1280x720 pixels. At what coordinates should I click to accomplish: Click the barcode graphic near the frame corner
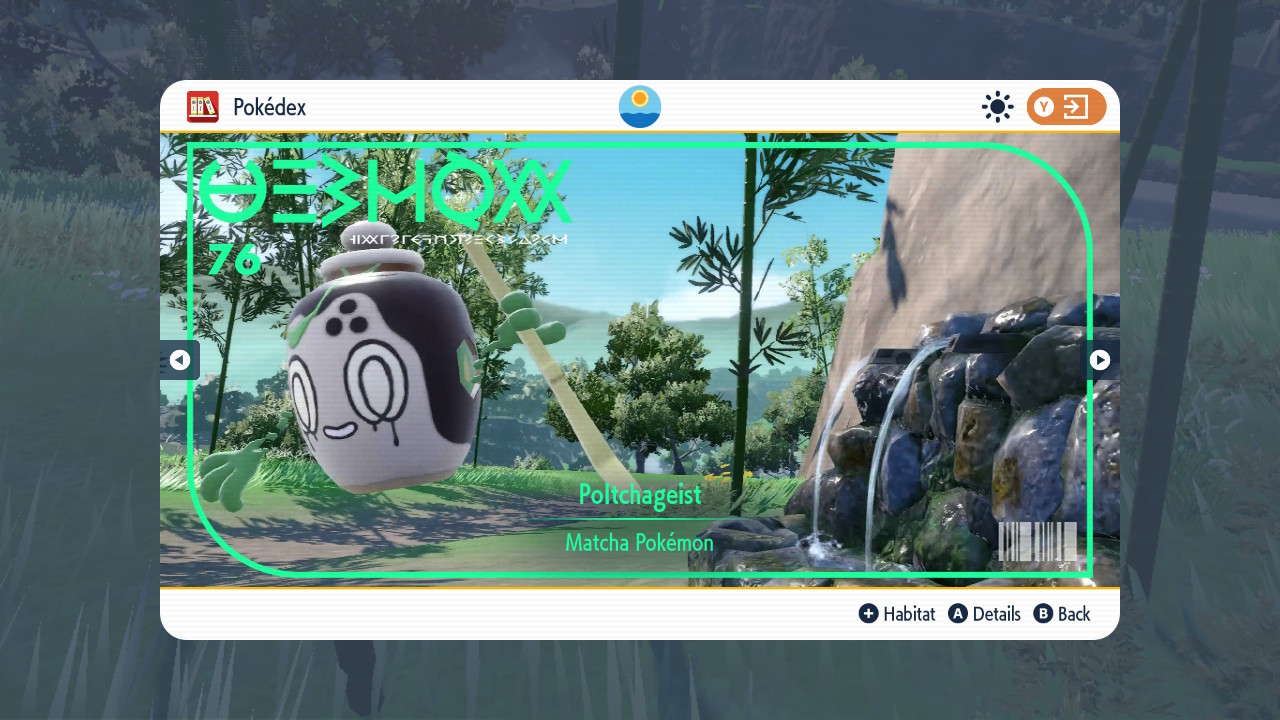(x=1038, y=543)
